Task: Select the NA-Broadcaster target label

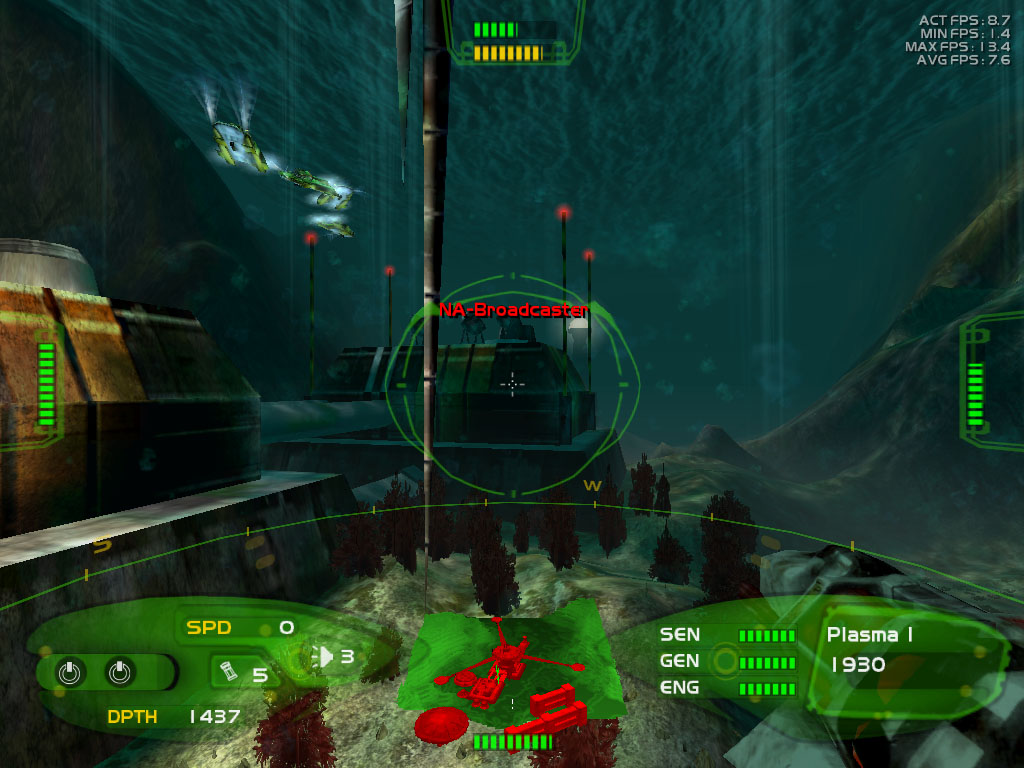Action: (x=513, y=310)
